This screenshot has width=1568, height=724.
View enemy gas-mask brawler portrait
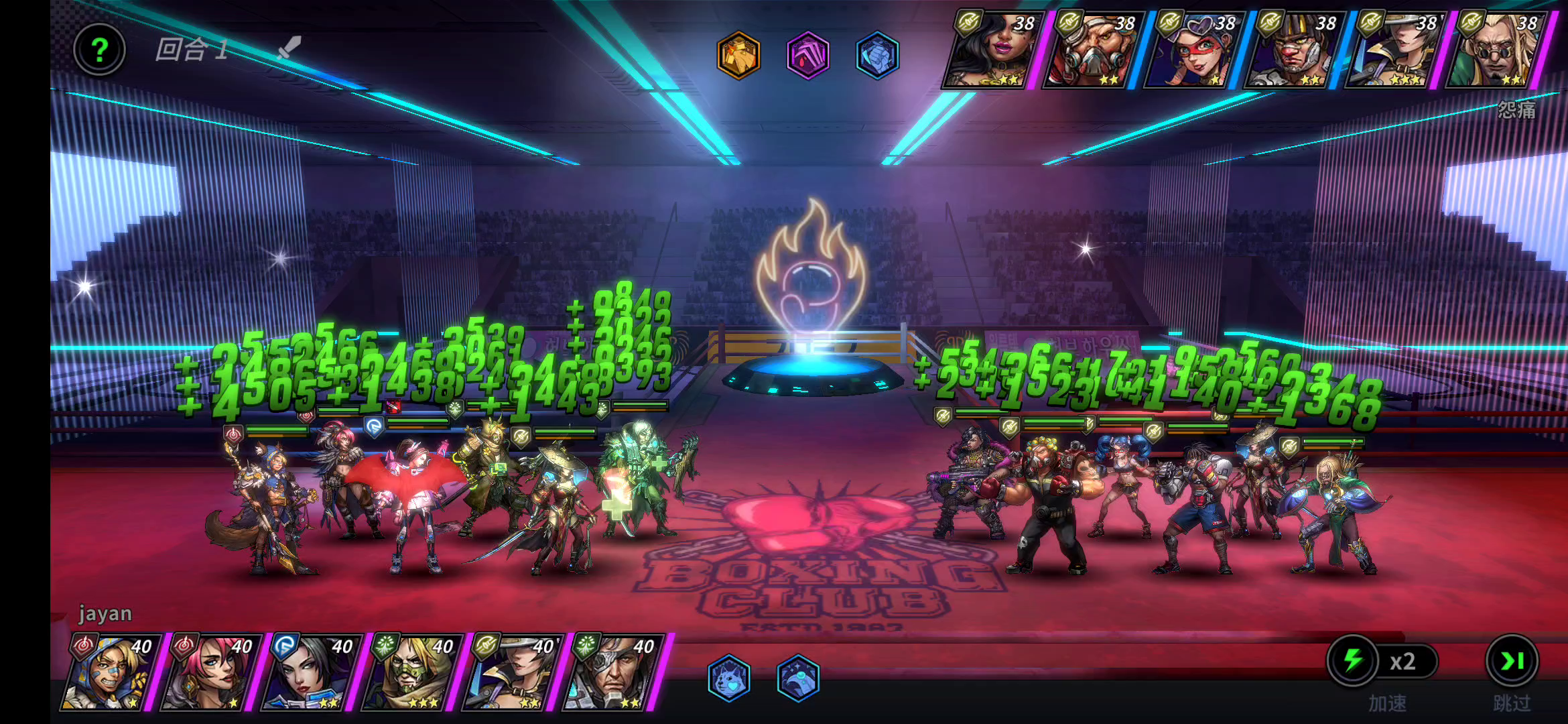coord(1092,50)
